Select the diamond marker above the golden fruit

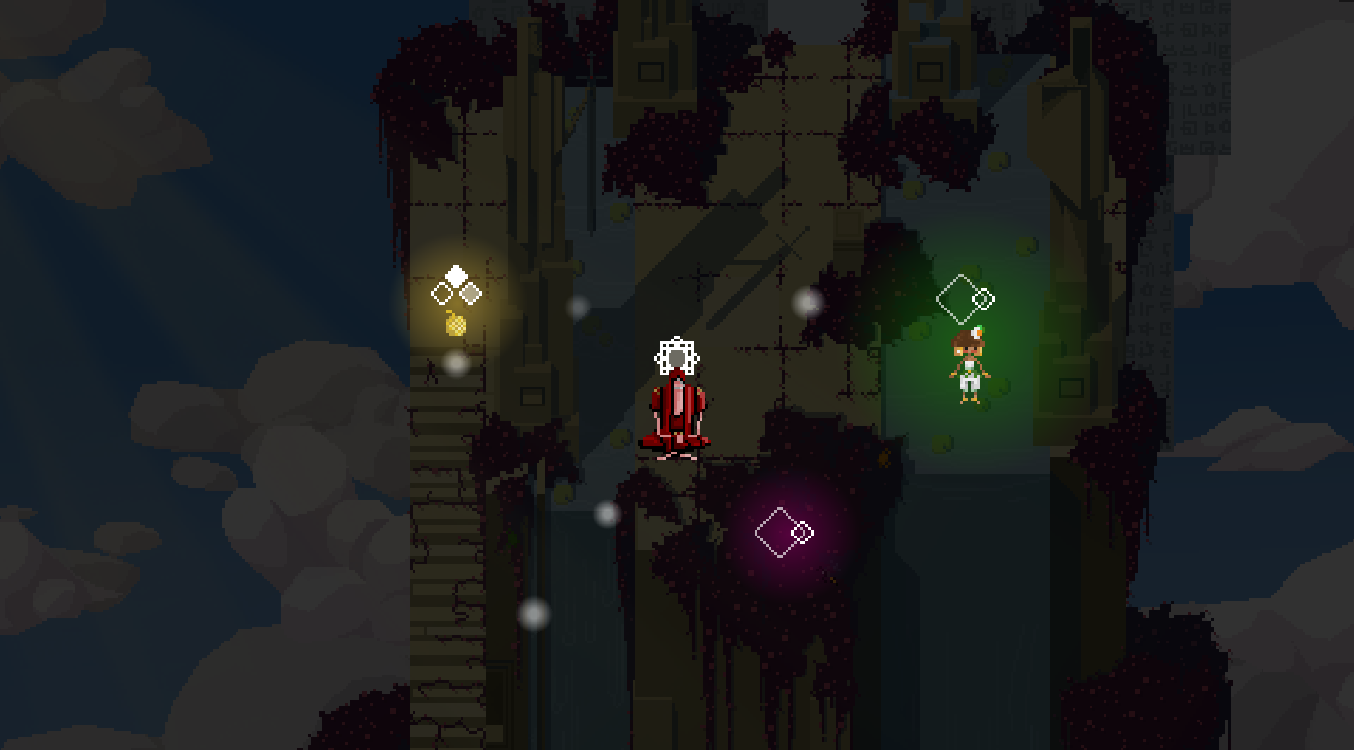click(456, 285)
